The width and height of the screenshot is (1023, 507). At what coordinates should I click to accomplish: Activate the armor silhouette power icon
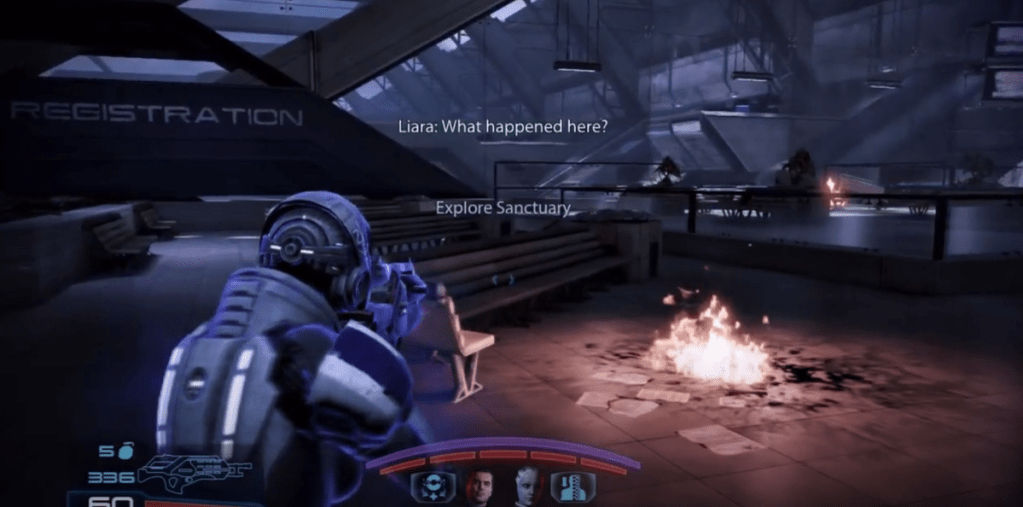point(573,487)
